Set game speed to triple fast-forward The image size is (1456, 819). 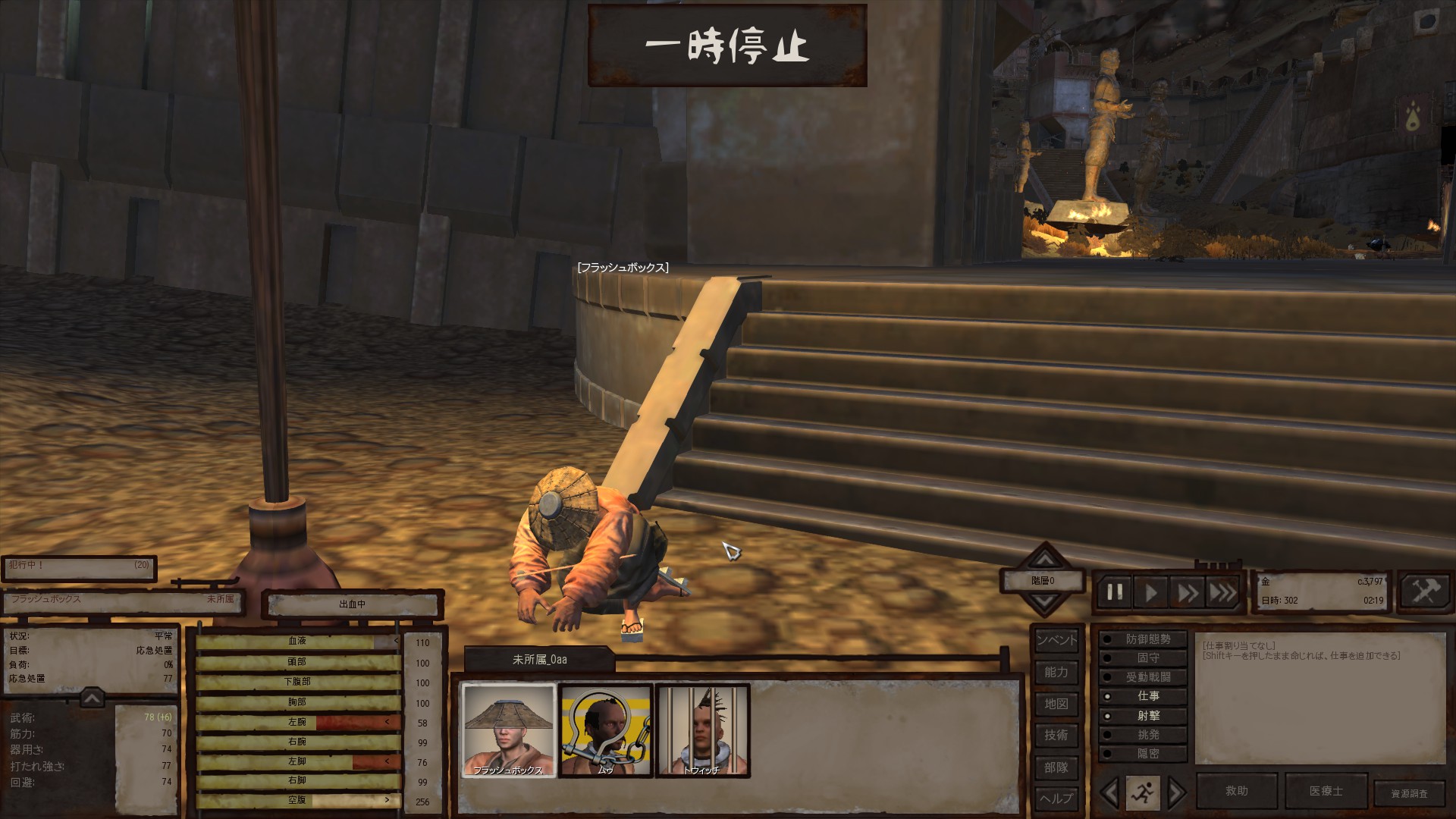tap(1222, 592)
